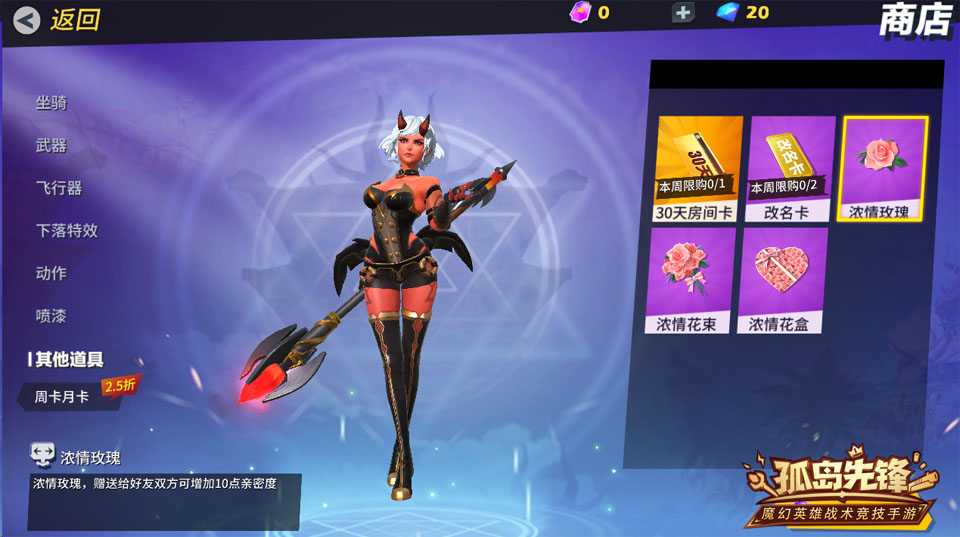Click the plus button to add currency
The image size is (960, 537).
(683, 12)
